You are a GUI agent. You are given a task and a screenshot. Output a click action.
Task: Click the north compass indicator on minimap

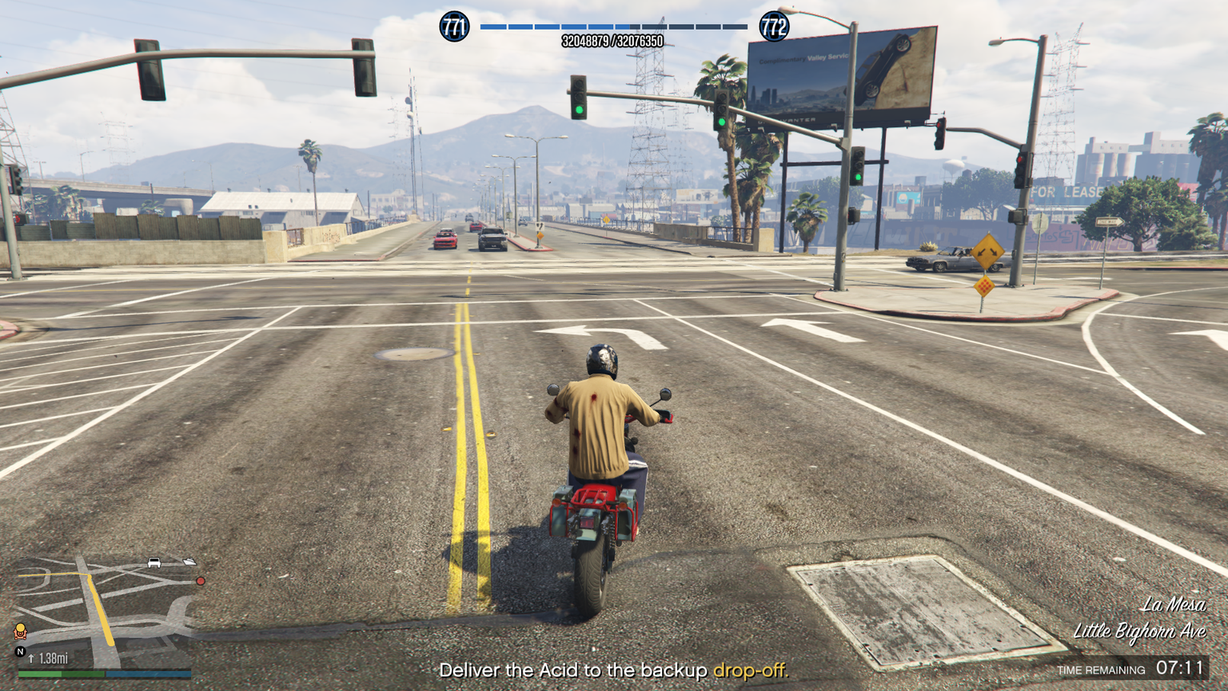(x=20, y=651)
